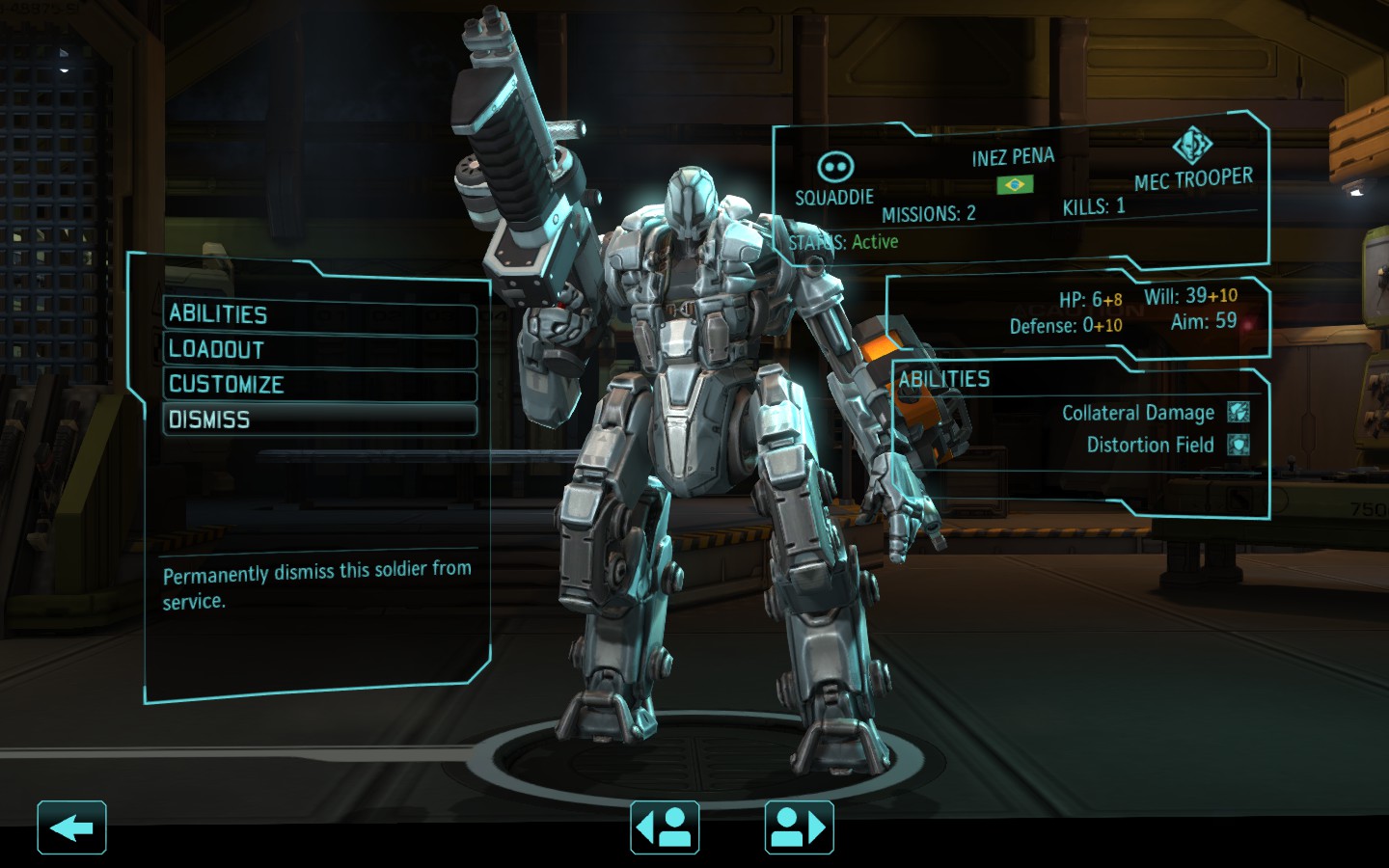1389x868 pixels.
Task: Select the Loadout option
Action: 319,350
